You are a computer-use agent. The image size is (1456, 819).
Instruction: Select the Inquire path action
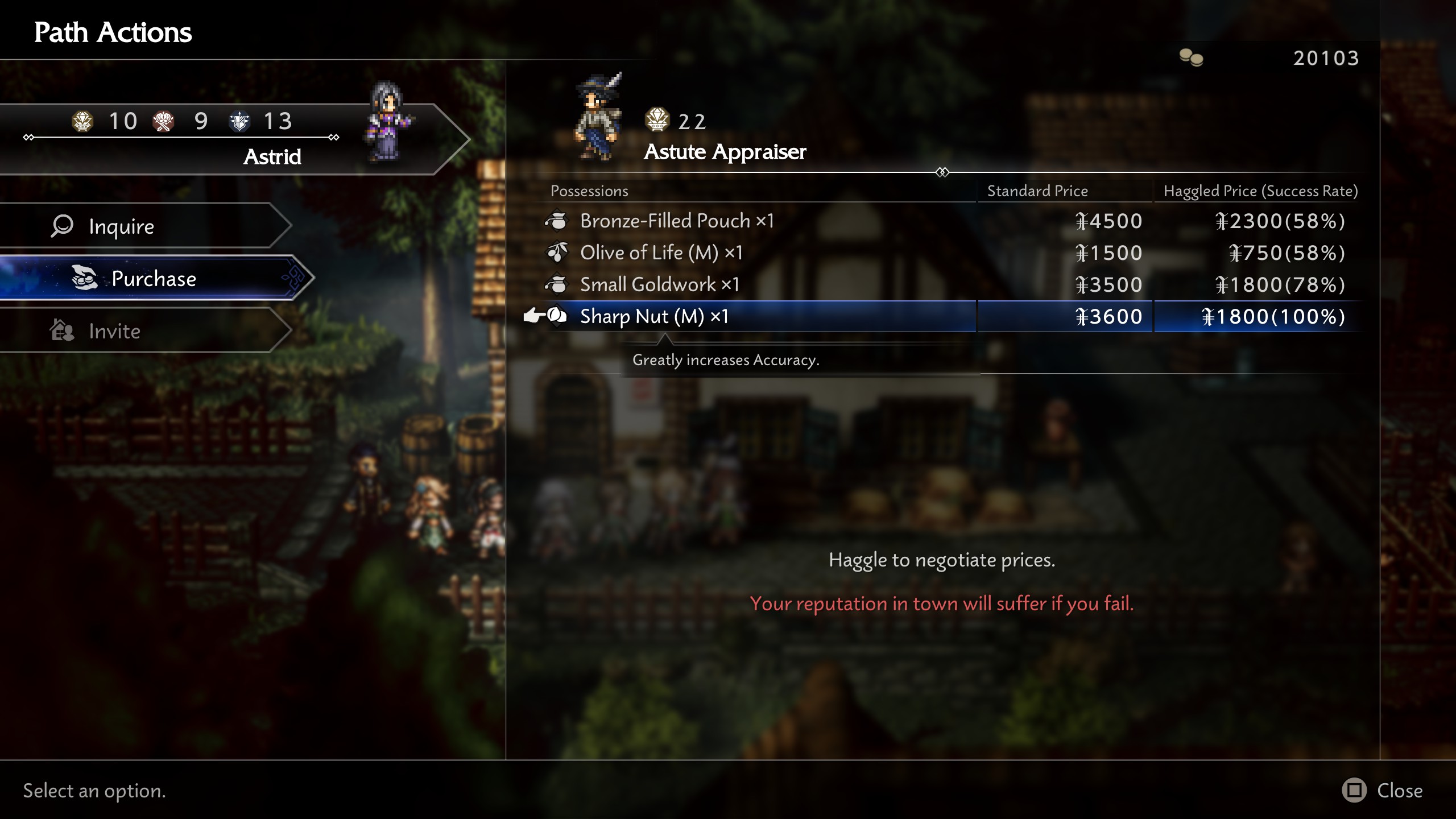(142, 226)
